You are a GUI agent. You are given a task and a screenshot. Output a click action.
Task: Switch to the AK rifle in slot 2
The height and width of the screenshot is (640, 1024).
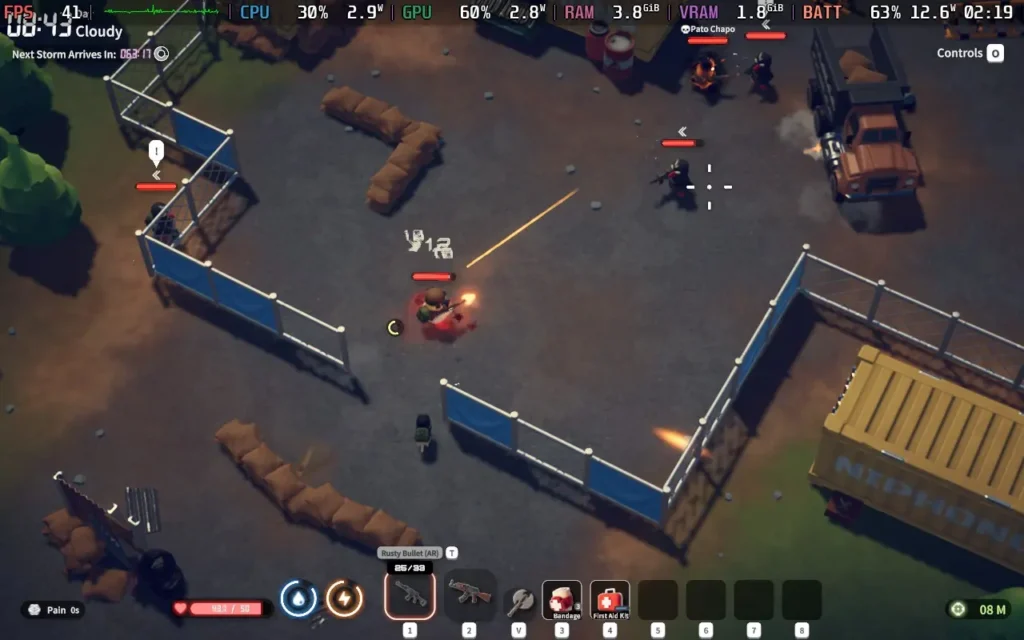469,595
